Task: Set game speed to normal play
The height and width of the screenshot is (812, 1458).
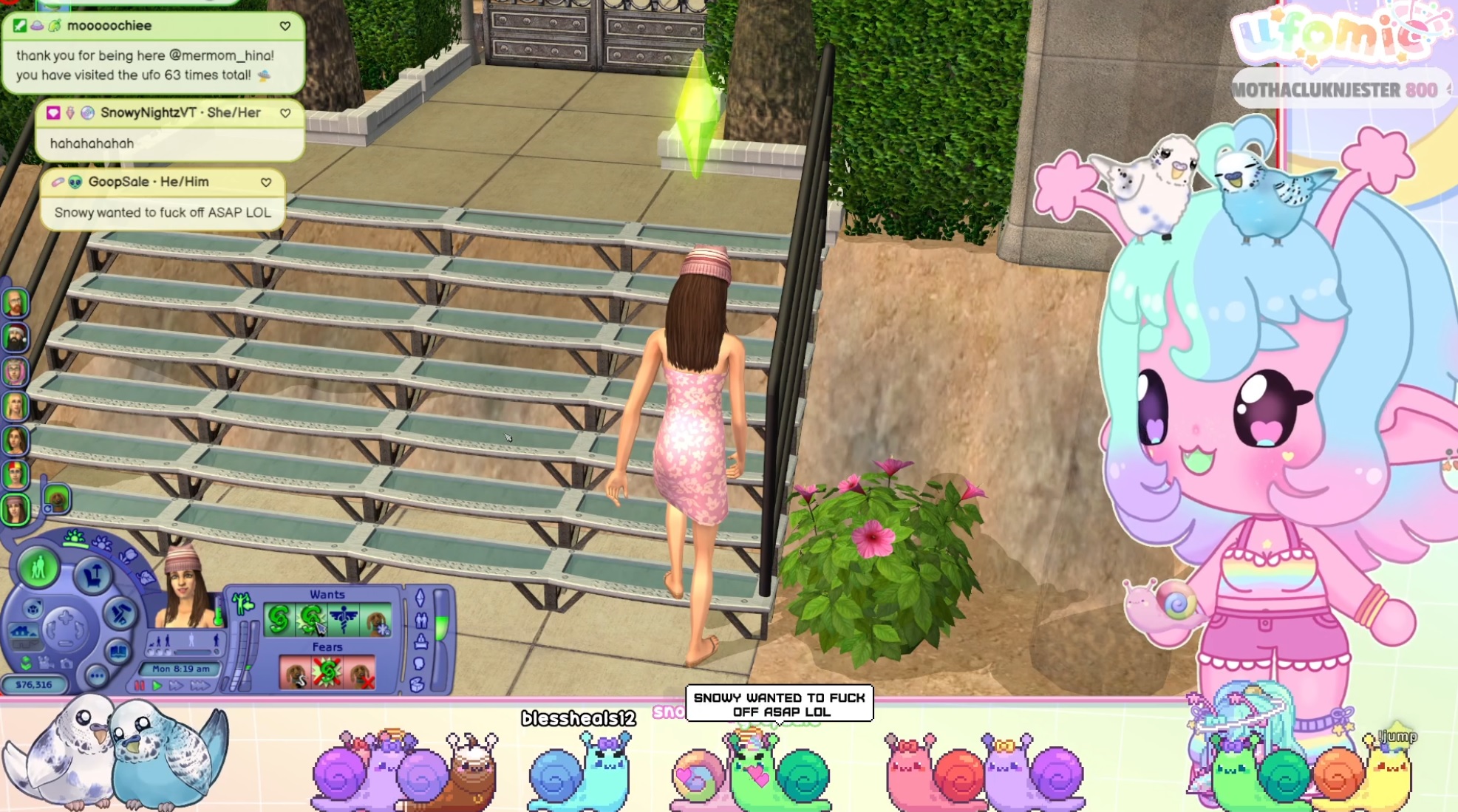Action: click(157, 686)
